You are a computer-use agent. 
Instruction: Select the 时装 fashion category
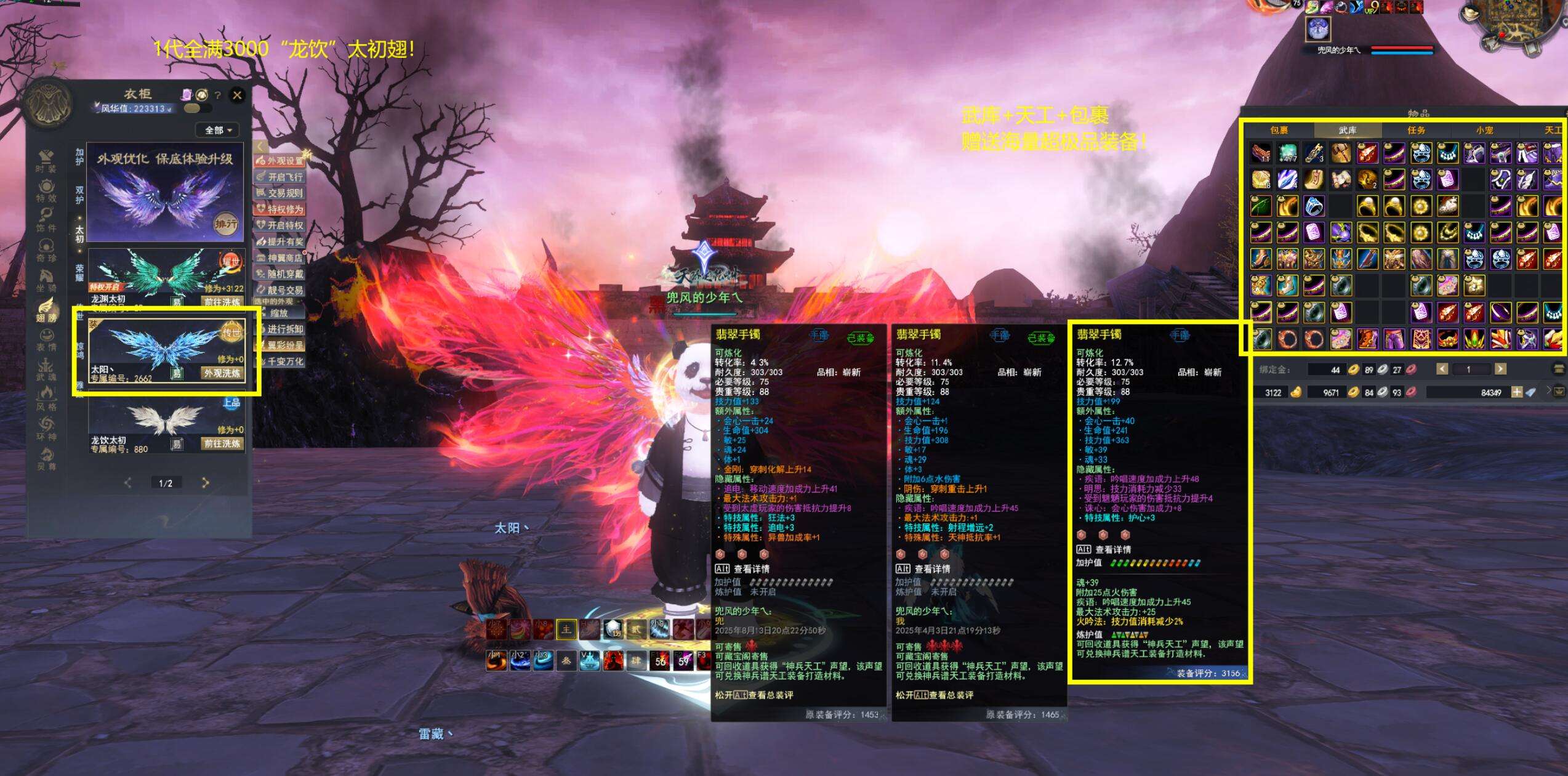[x=46, y=161]
